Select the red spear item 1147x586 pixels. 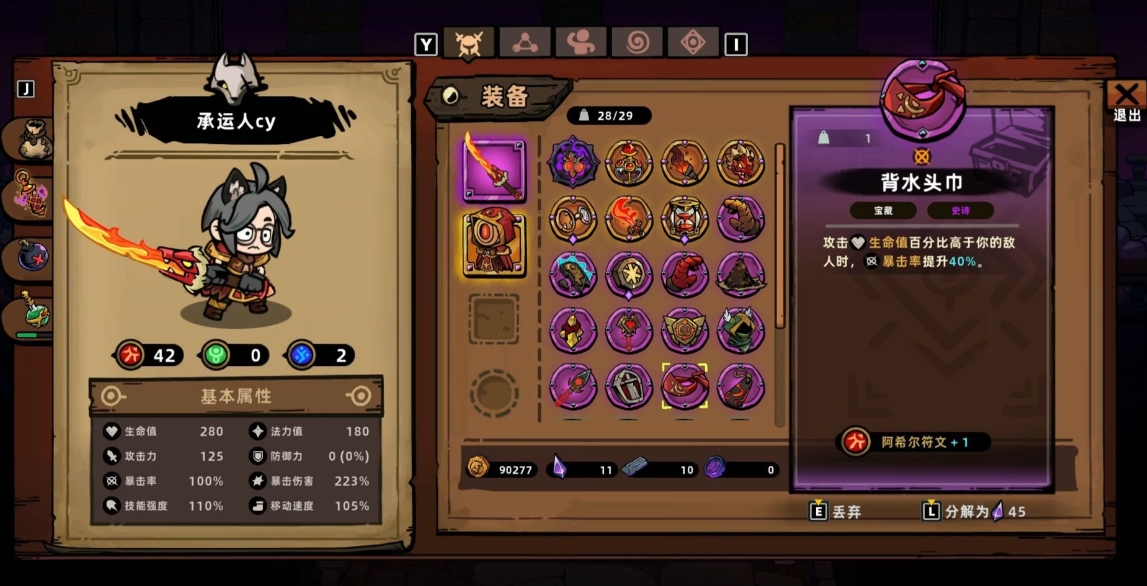pos(573,386)
